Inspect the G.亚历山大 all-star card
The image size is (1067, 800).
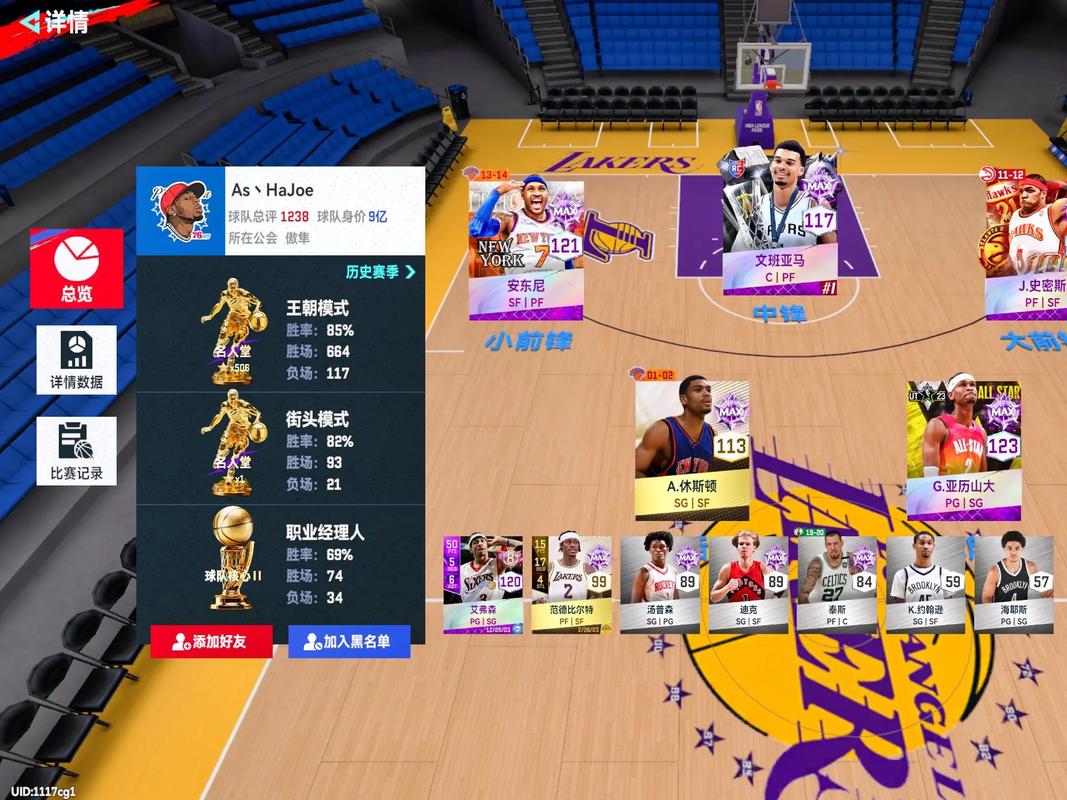(x=964, y=442)
